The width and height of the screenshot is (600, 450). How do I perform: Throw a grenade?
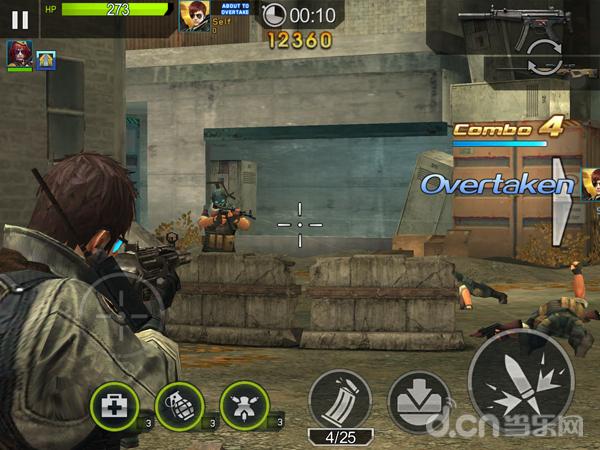(180, 405)
